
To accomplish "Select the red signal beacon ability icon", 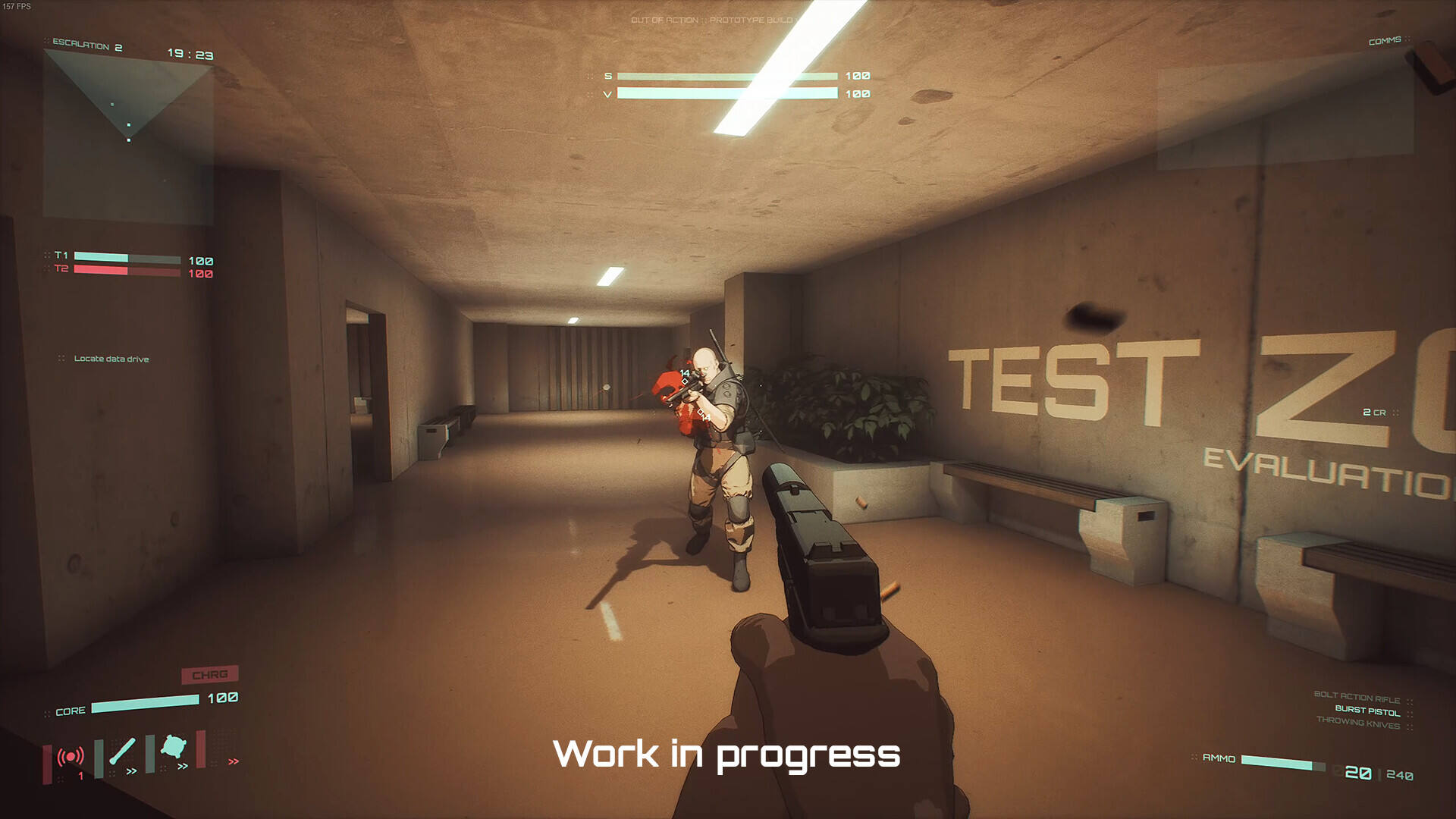I will pyautogui.click(x=71, y=756).
